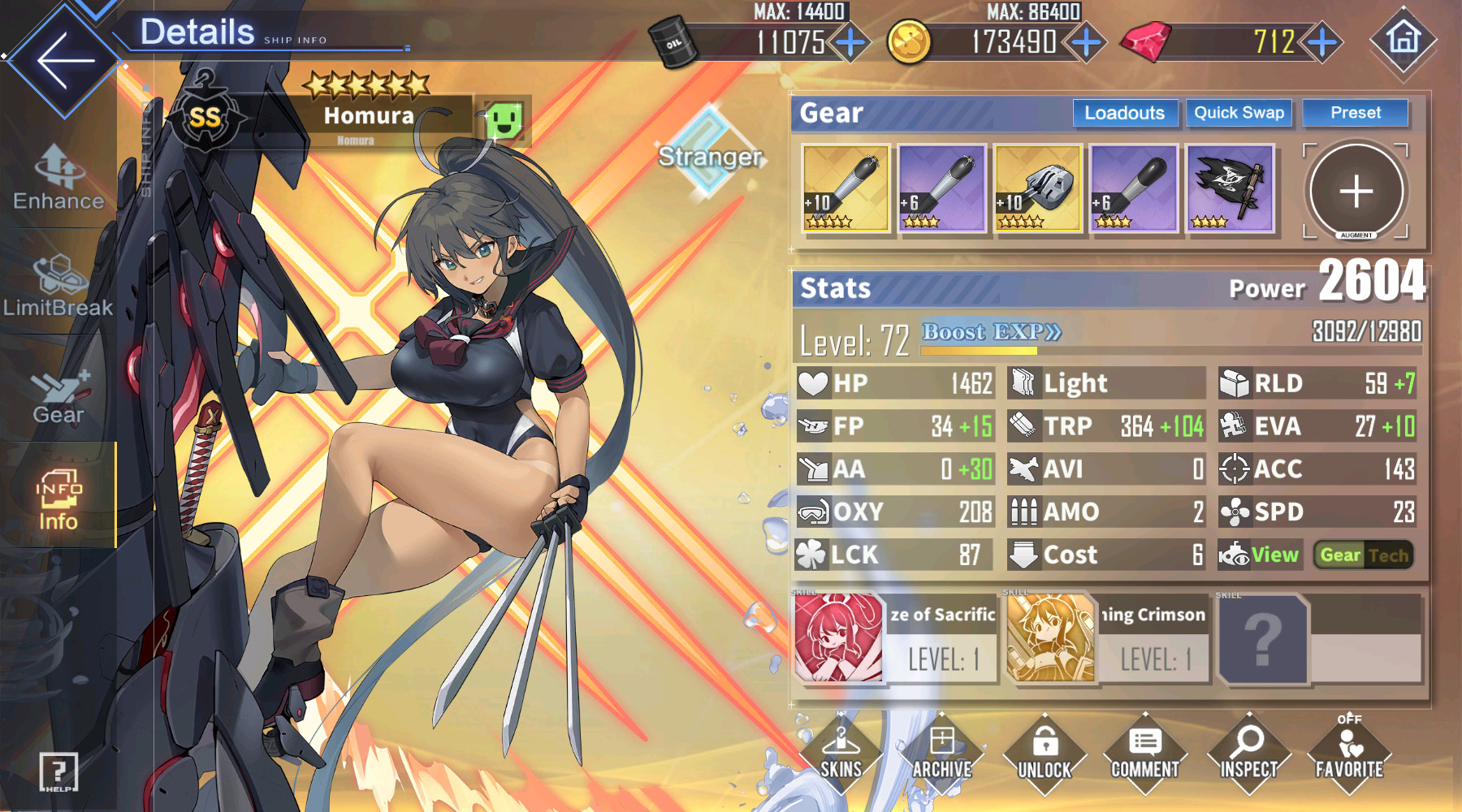Boost EXP for Homura
The width and height of the screenshot is (1462, 812).
992,332
